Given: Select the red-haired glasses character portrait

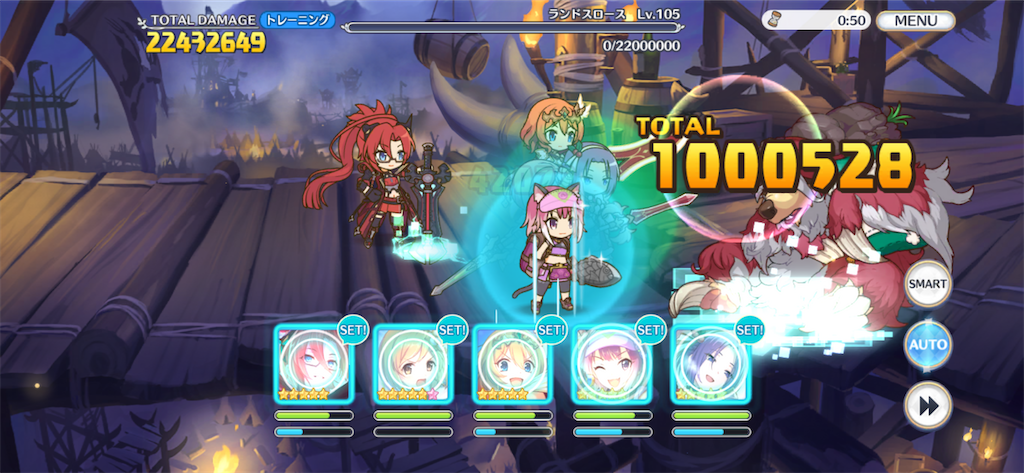Looking at the screenshot, I should click(x=314, y=364).
